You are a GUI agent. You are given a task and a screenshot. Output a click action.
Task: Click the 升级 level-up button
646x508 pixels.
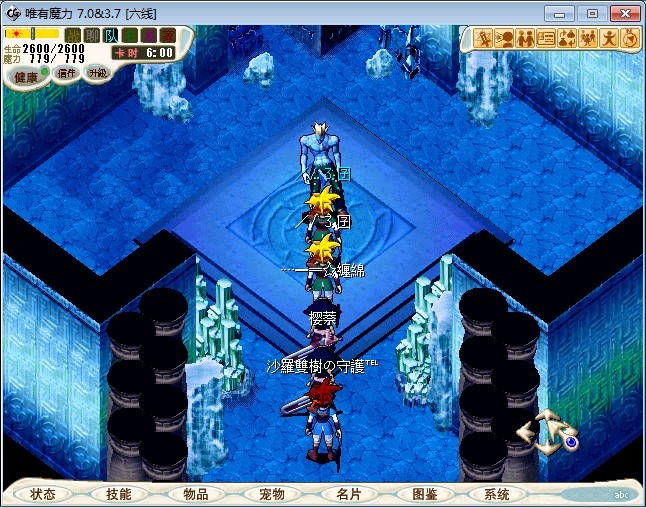pyautogui.click(x=97, y=73)
